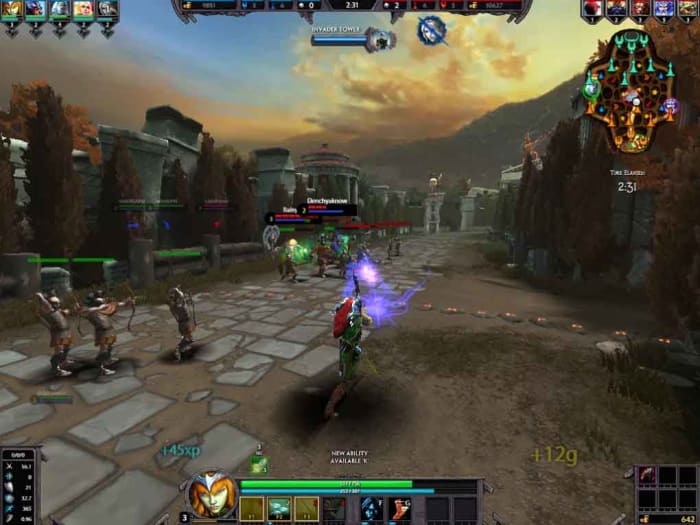Viewport: 700px width, 525px height.
Task: Activate the third ability slot
Action: (307, 509)
